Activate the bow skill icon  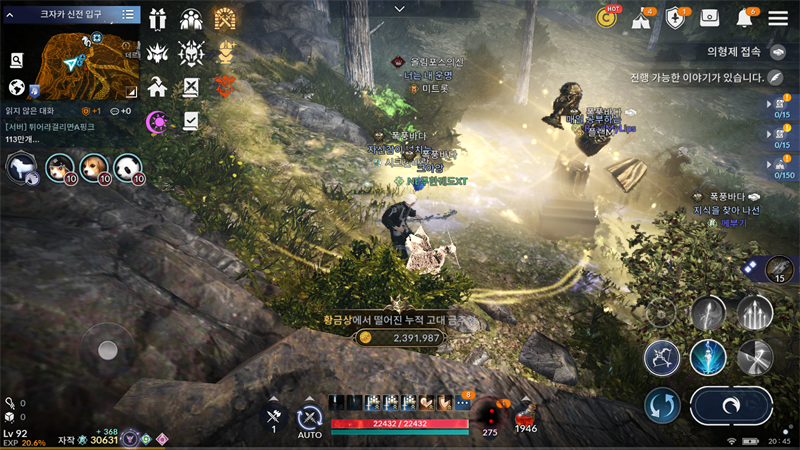coord(662,356)
